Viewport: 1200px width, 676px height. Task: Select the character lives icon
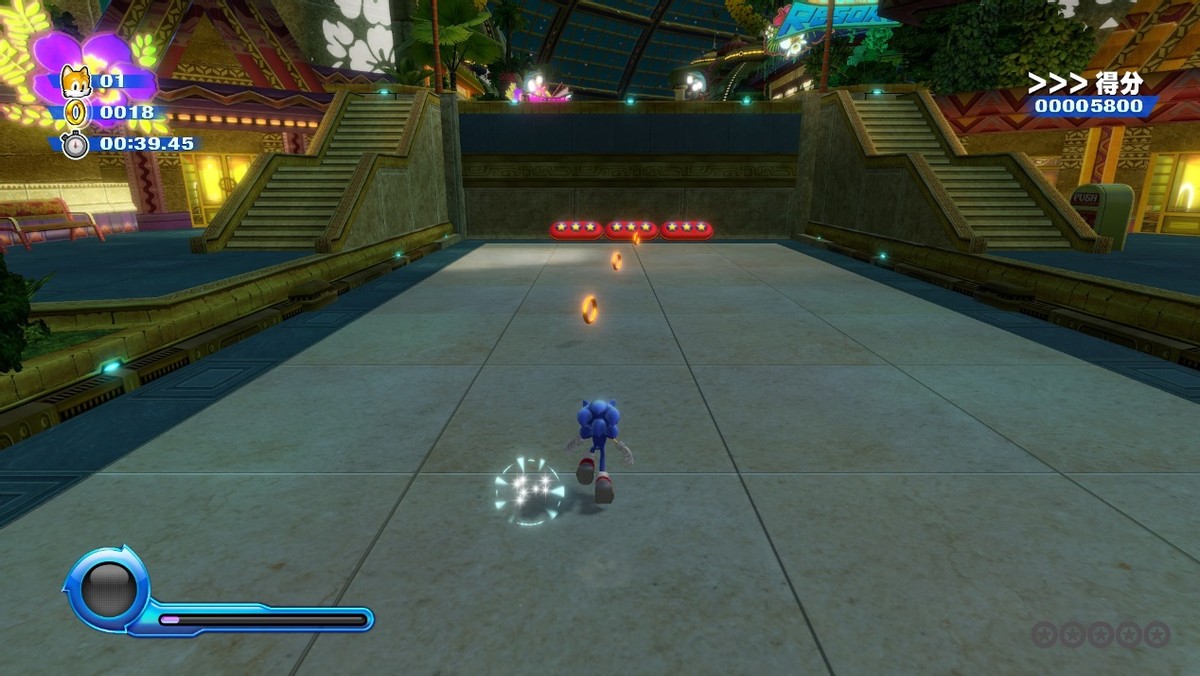point(76,80)
